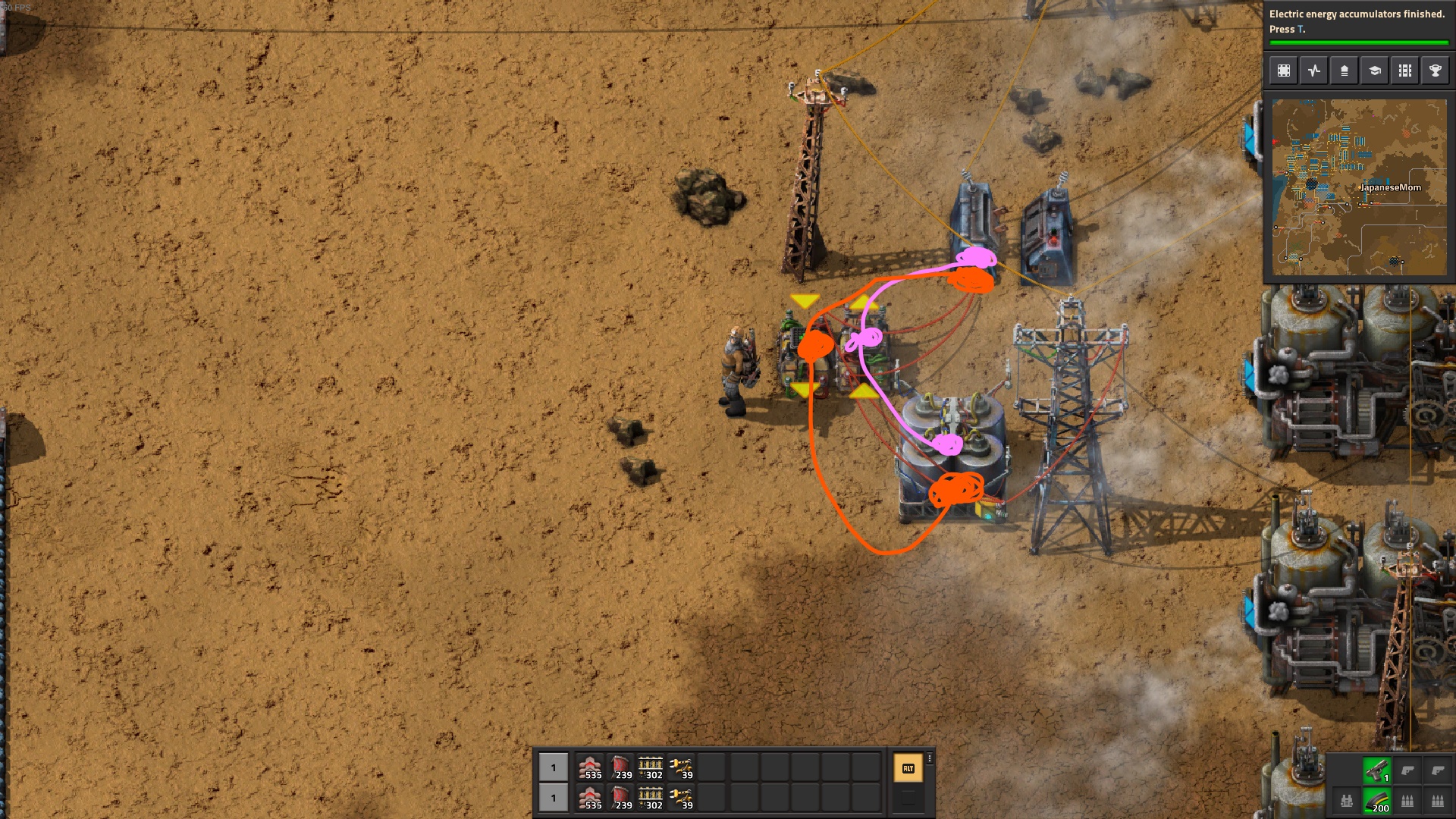Open production statistics via the pulse-line icon
The width and height of the screenshot is (1456, 819).
click(x=1314, y=71)
